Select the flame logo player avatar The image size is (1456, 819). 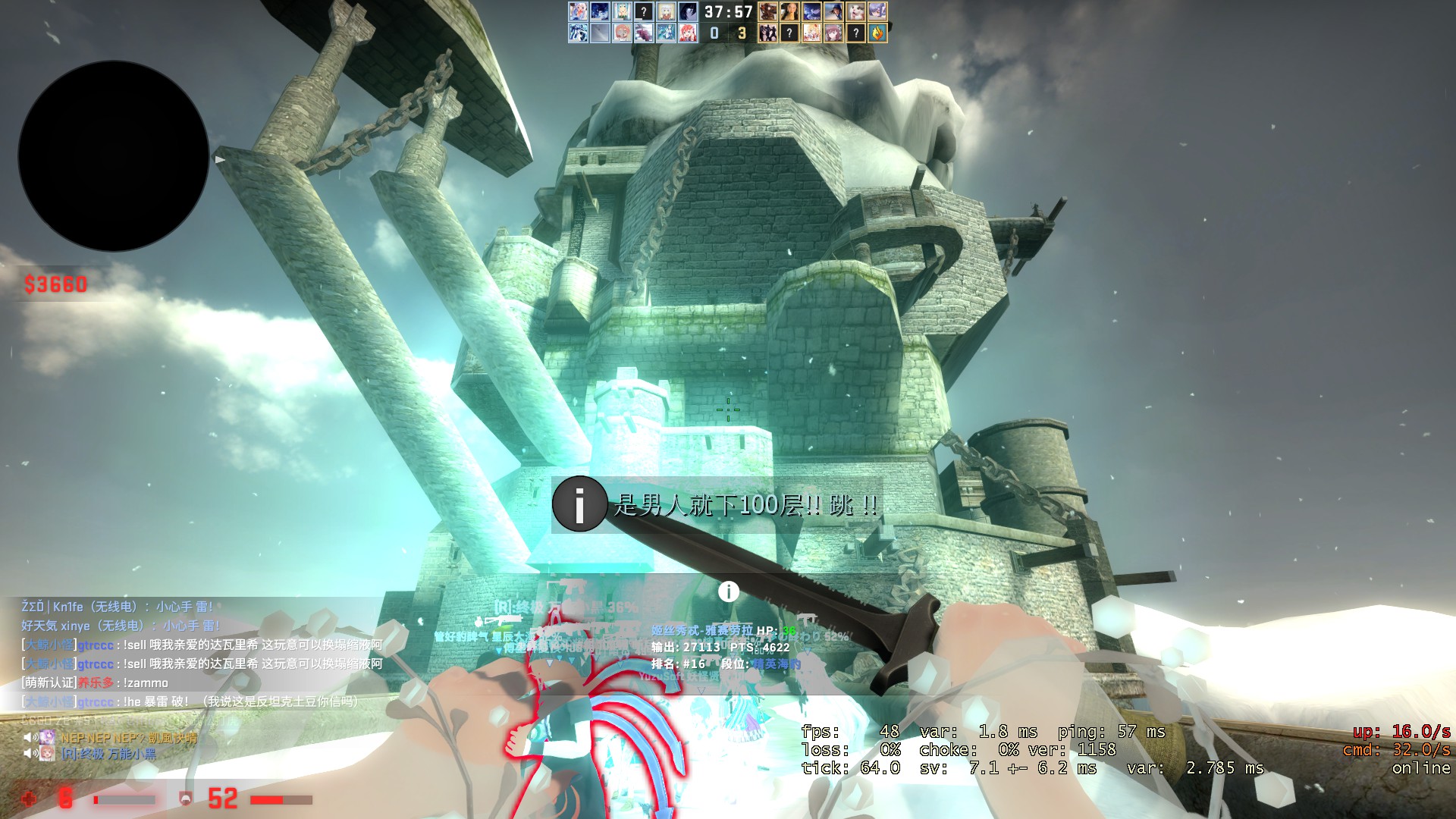click(877, 33)
